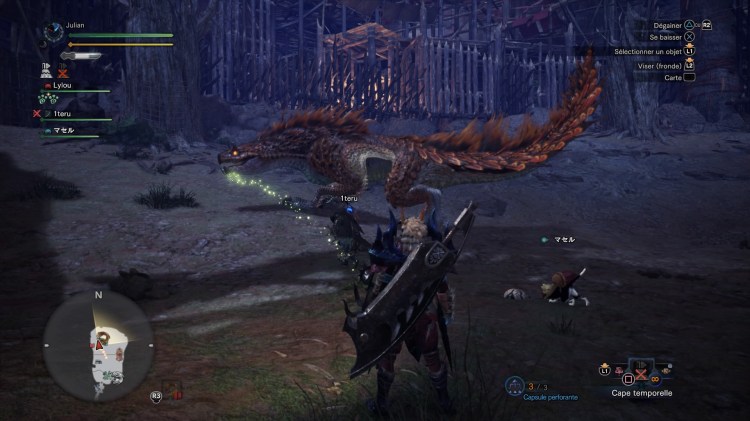Select the Capsule perforante ammo icon

pos(514,386)
